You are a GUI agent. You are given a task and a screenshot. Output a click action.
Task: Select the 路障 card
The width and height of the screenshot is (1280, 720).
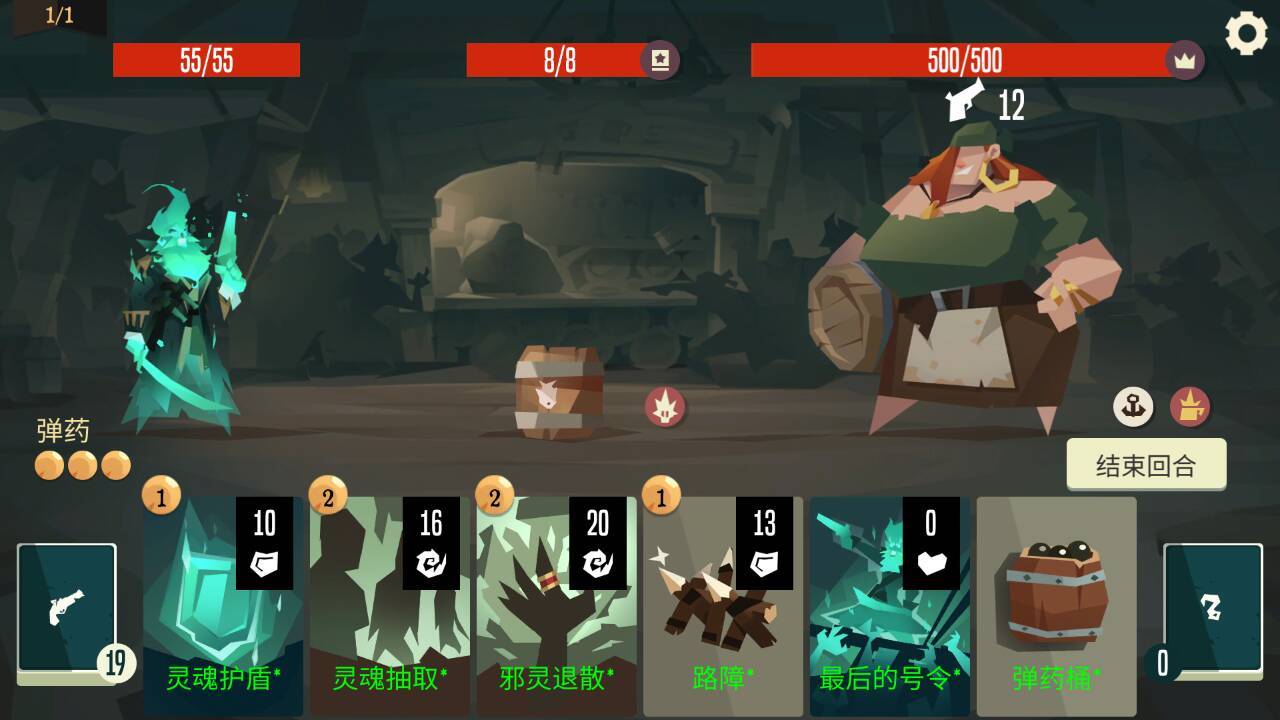[x=722, y=600]
